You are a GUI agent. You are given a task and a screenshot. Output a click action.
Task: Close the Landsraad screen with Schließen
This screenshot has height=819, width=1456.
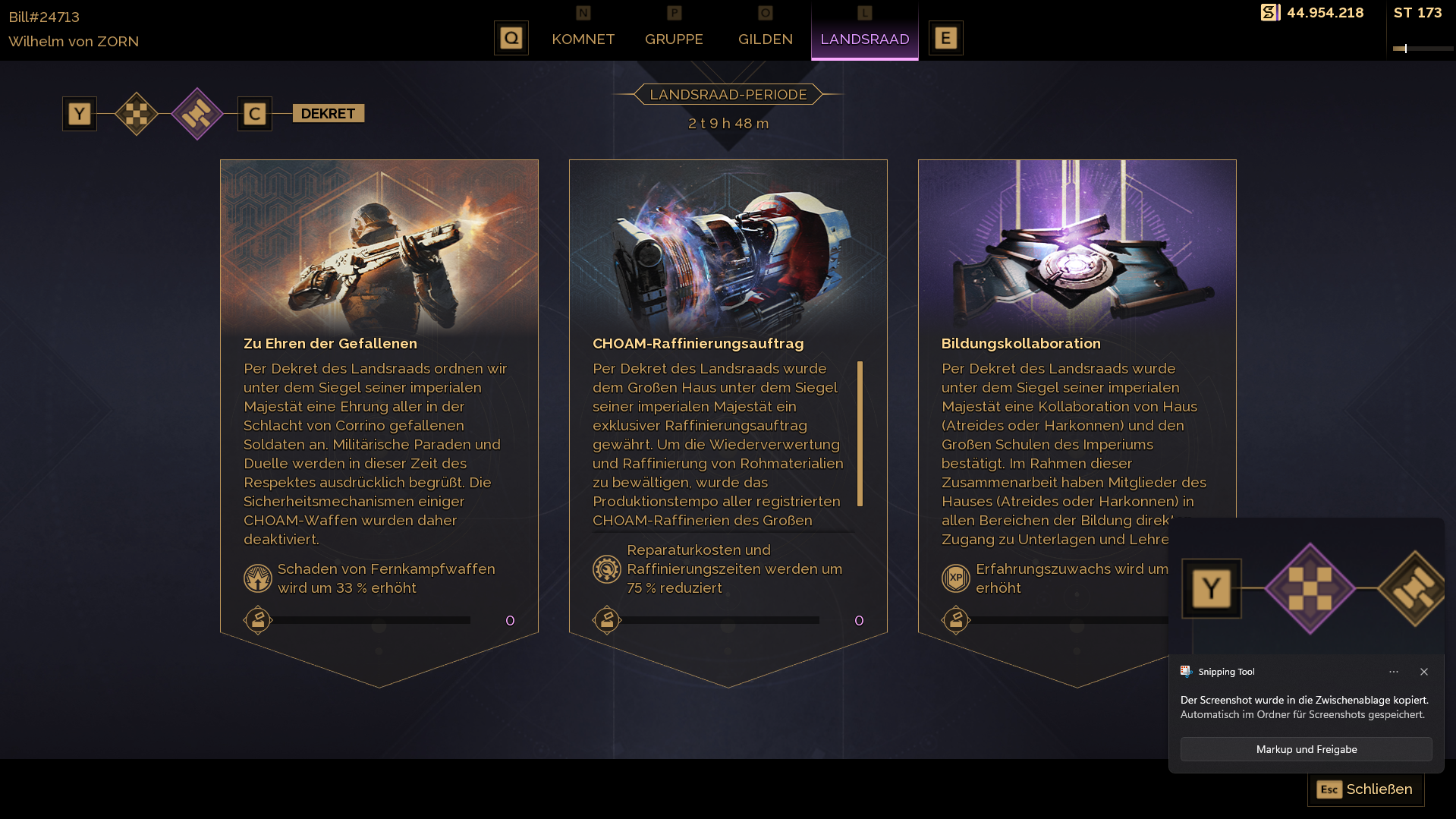tap(1365, 789)
